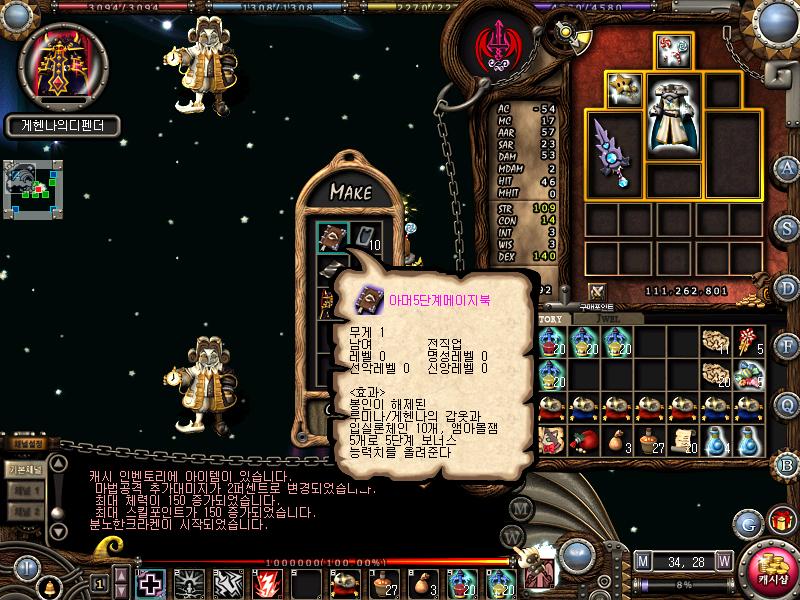800x600 pixels.
Task: Select the candy cane accessory slot
Action: click(x=674, y=50)
